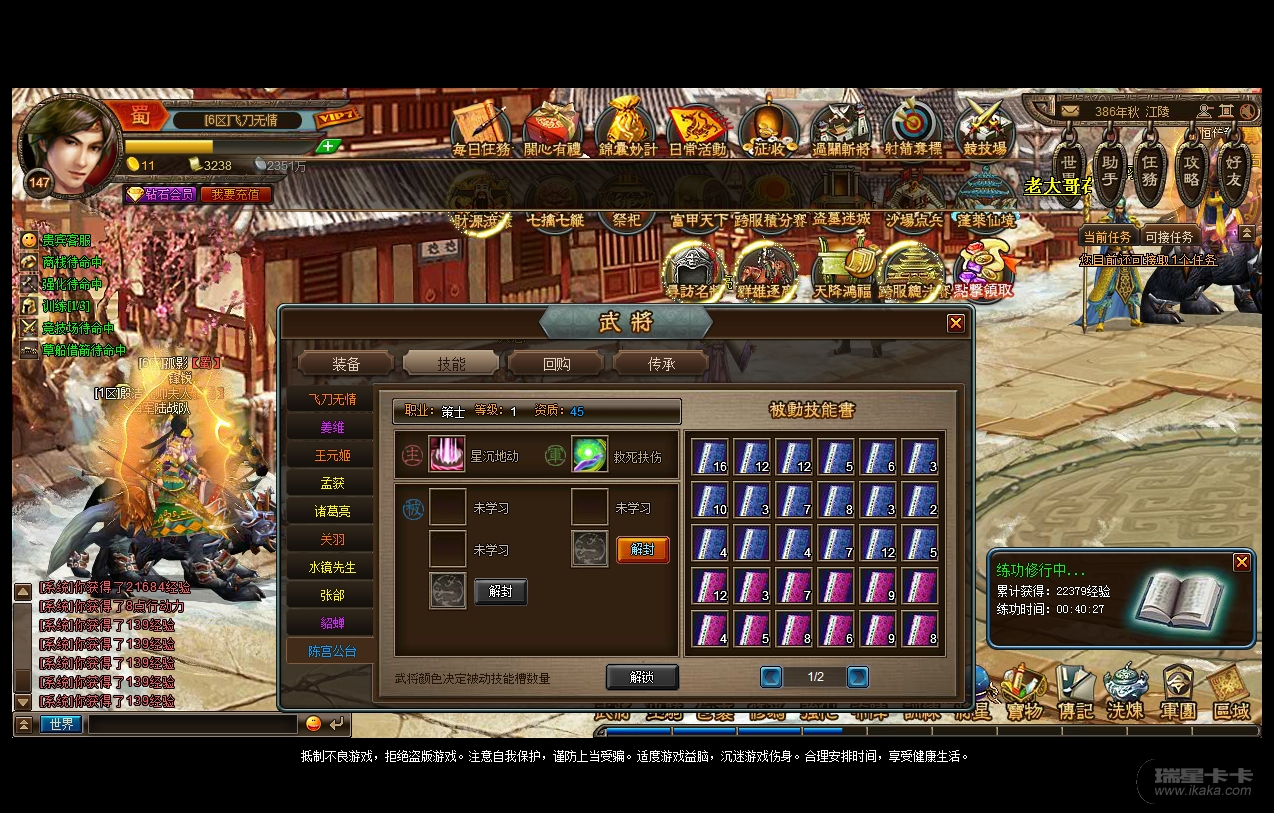Click the 世界 world chat channel button

[61, 724]
